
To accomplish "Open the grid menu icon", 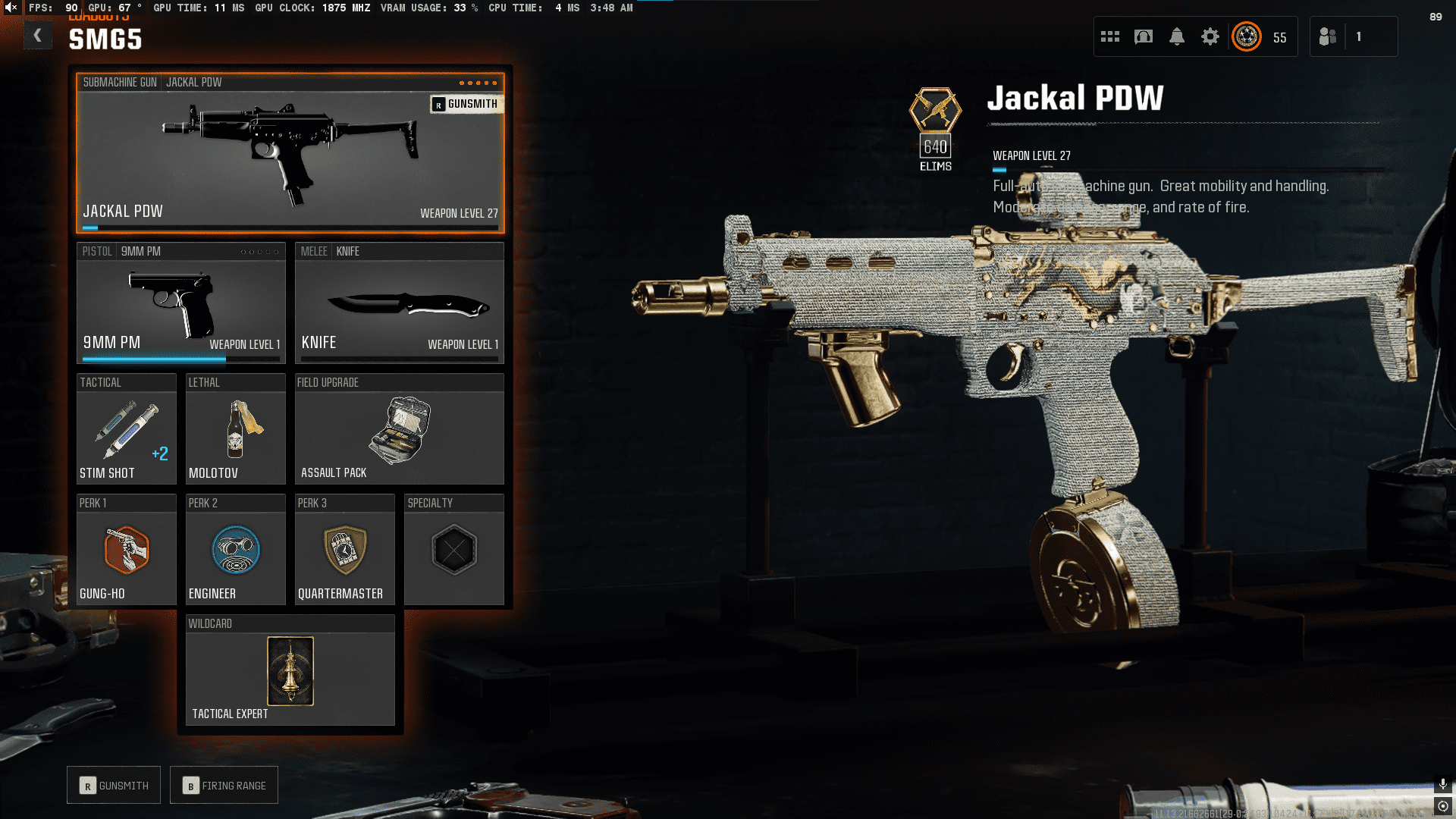I will pyautogui.click(x=1110, y=36).
